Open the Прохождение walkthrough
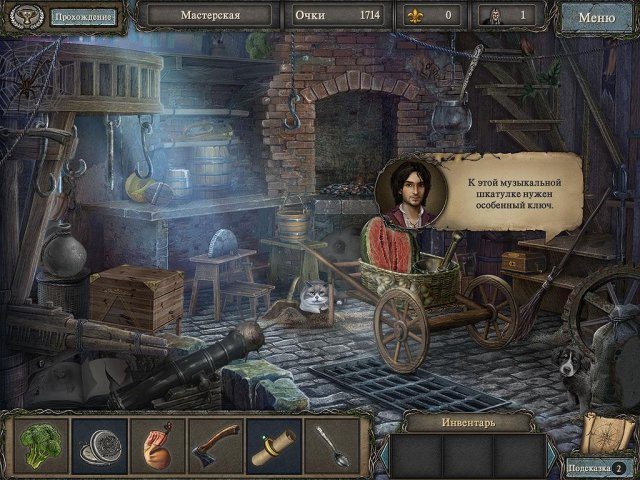 83,17
